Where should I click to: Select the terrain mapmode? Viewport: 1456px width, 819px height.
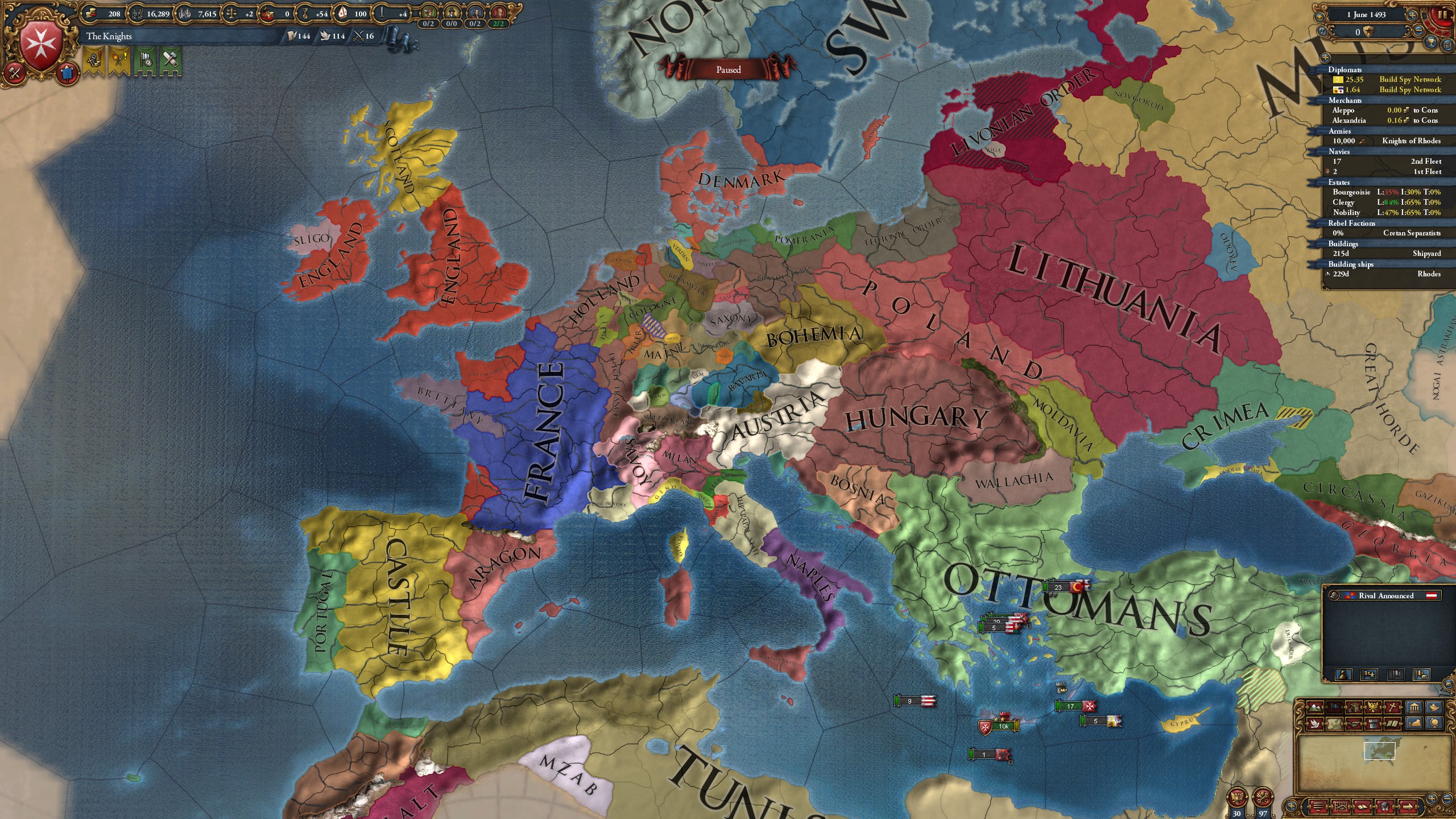click(1316, 707)
